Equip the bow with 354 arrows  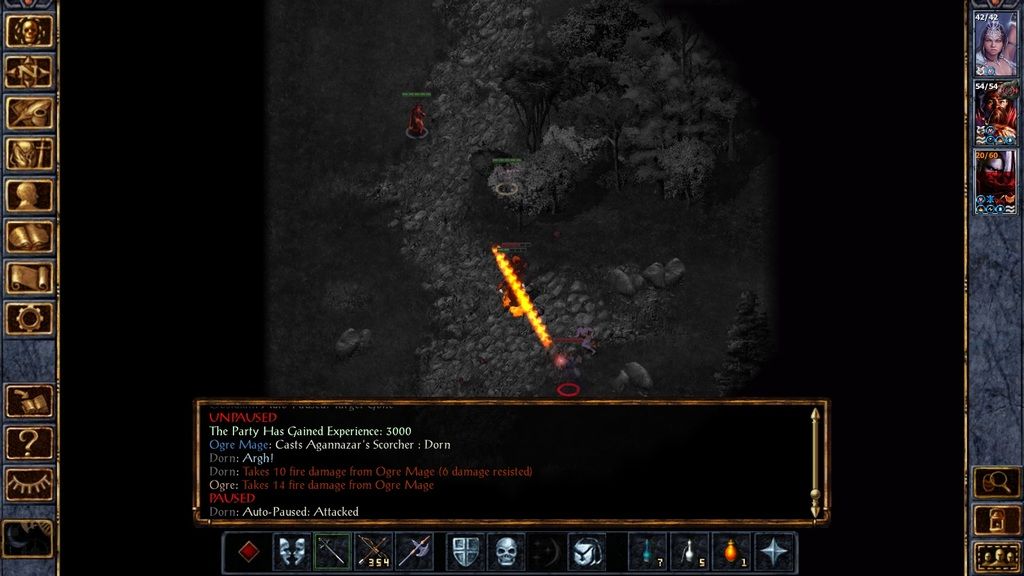click(x=373, y=552)
